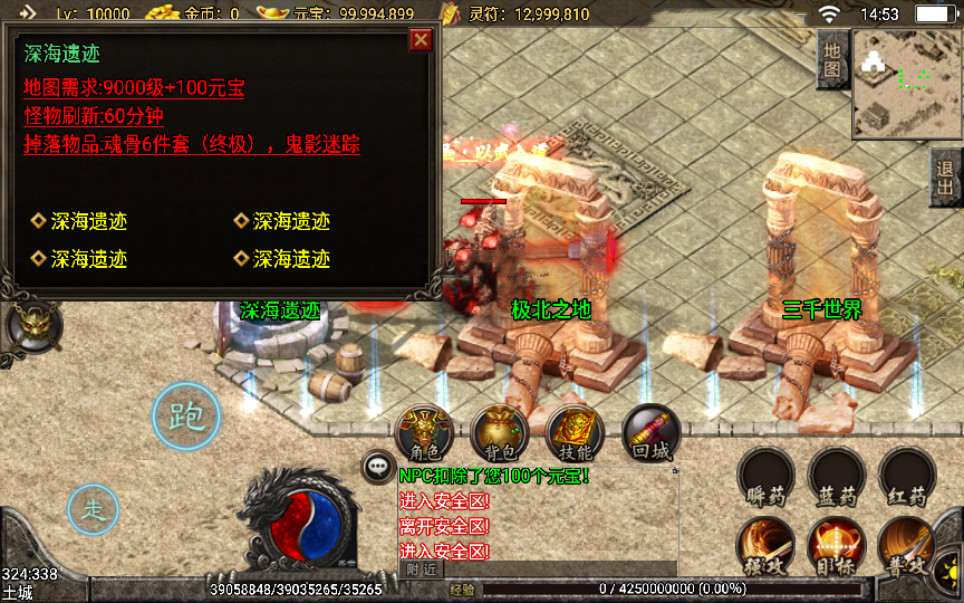Image resolution: width=964 pixels, height=603 pixels.
Task: Click the minimap in the corner
Action: (x=906, y=83)
